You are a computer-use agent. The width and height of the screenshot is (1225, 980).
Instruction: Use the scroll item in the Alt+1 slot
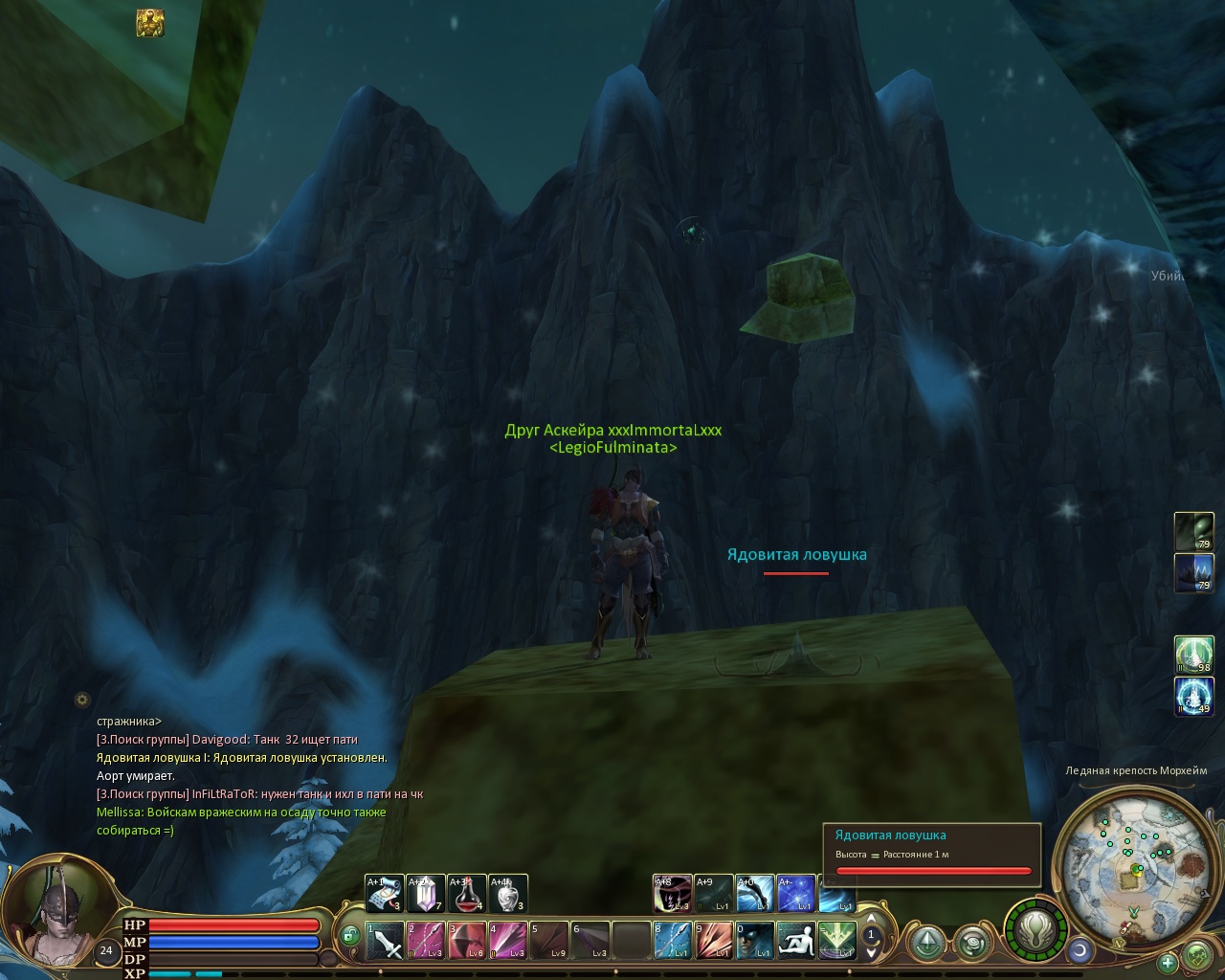(x=384, y=894)
